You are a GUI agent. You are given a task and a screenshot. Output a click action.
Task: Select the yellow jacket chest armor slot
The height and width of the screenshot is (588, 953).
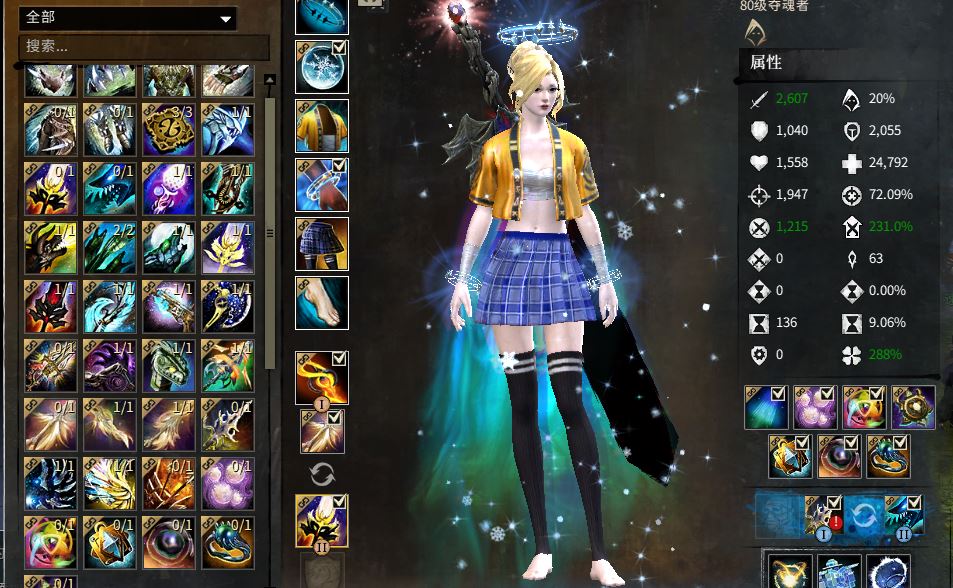[322, 126]
